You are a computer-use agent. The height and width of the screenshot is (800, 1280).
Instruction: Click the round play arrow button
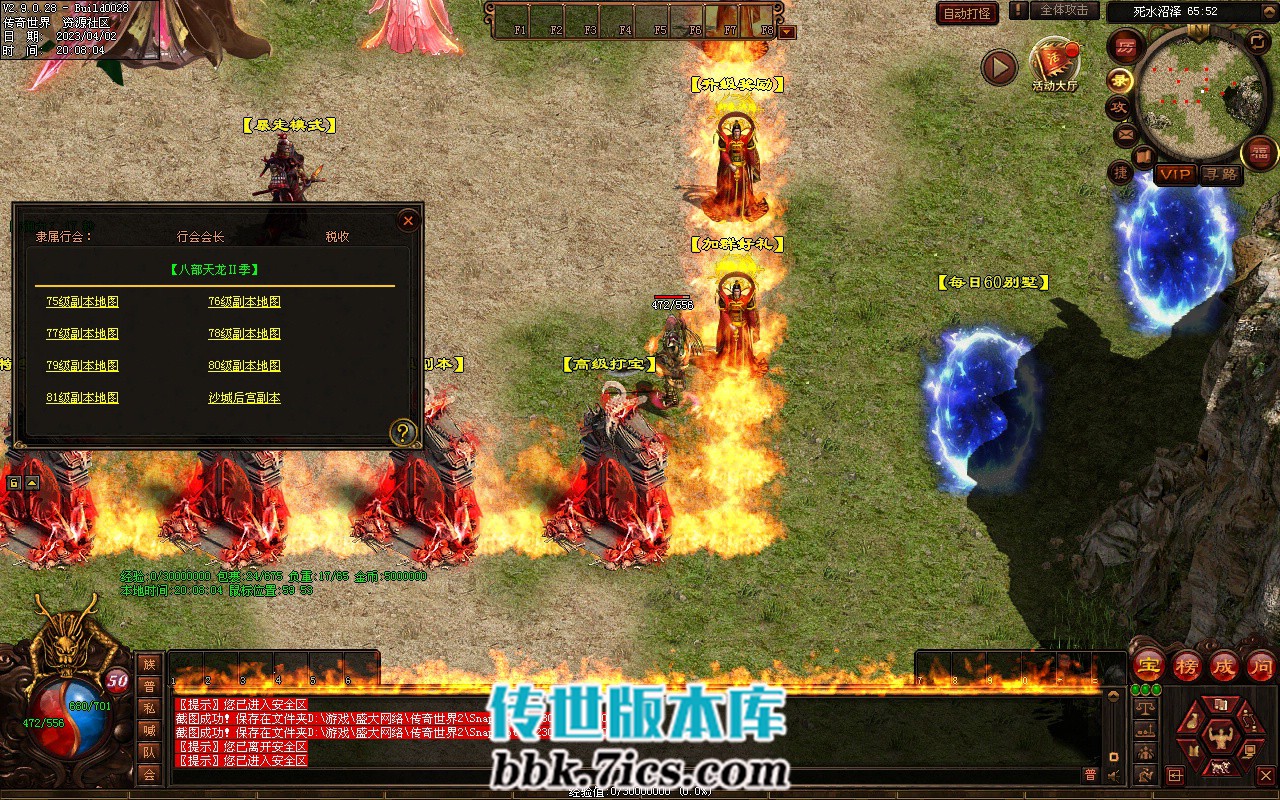pos(998,67)
